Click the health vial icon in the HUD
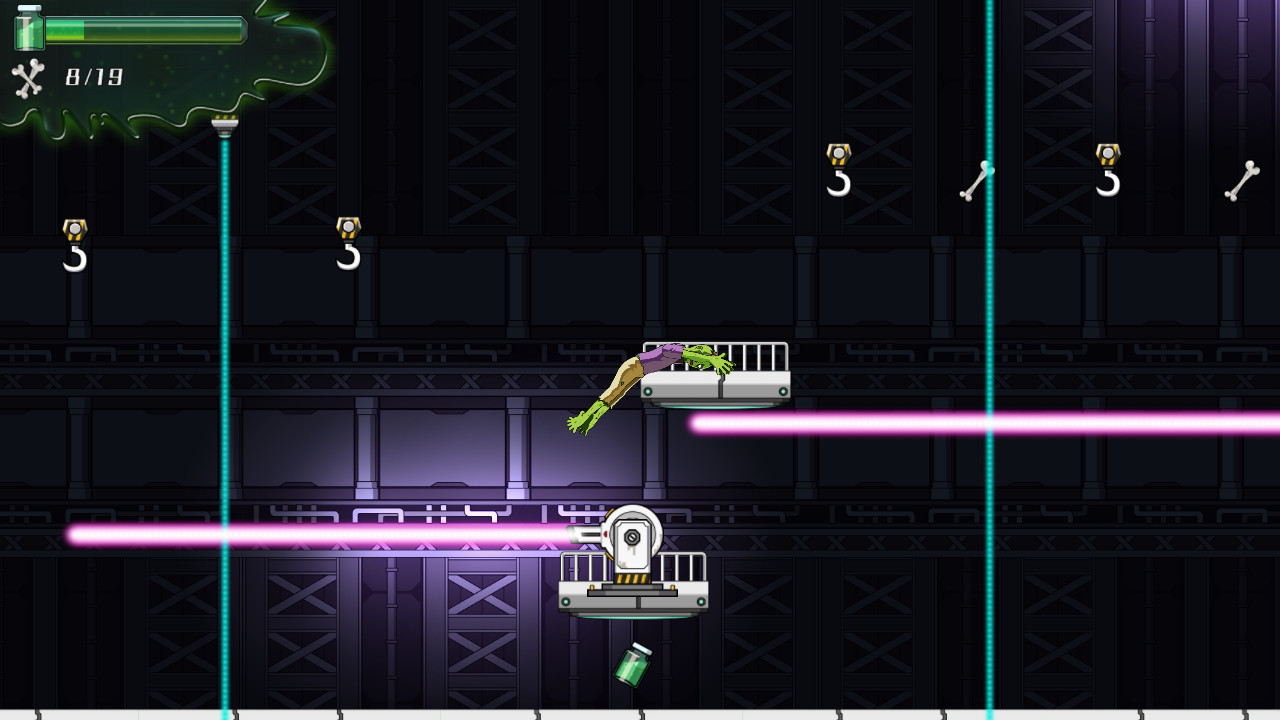Screen dimensions: 1280x720 [x=27, y=30]
